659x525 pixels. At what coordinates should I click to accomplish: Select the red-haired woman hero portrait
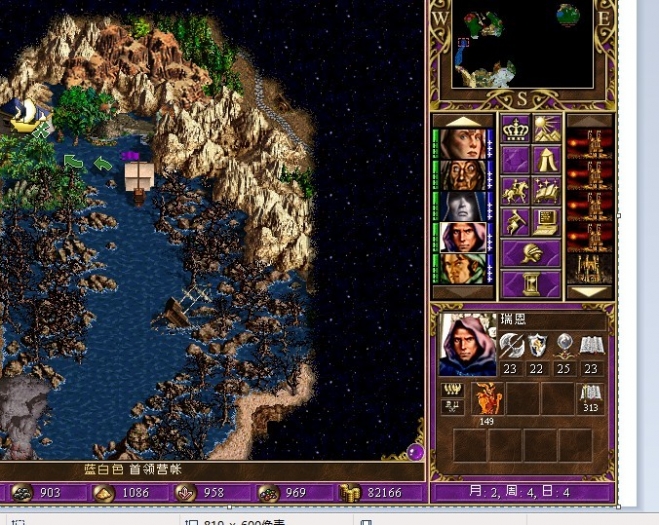click(463, 144)
